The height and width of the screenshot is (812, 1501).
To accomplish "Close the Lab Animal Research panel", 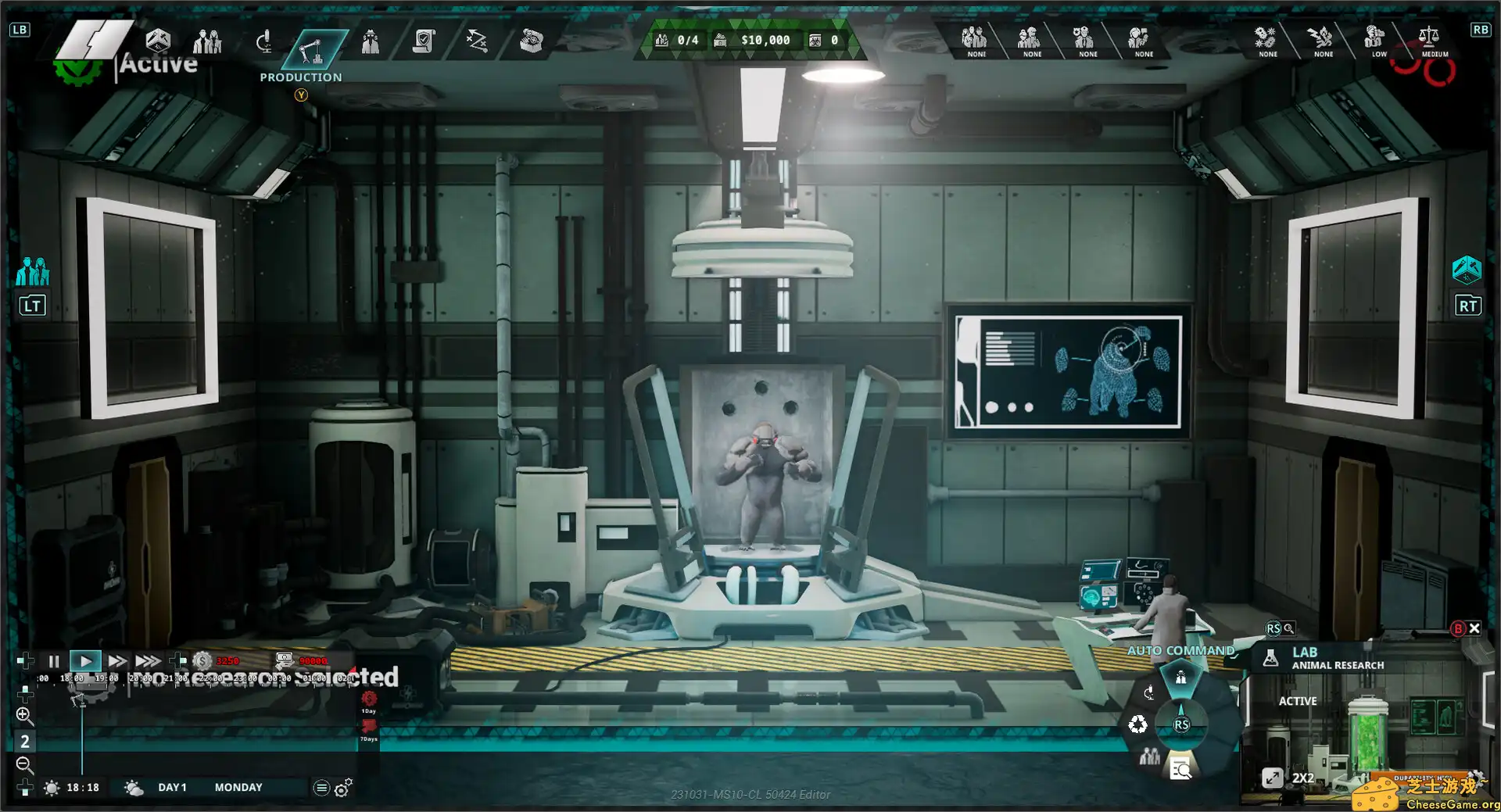I will tap(1474, 628).
